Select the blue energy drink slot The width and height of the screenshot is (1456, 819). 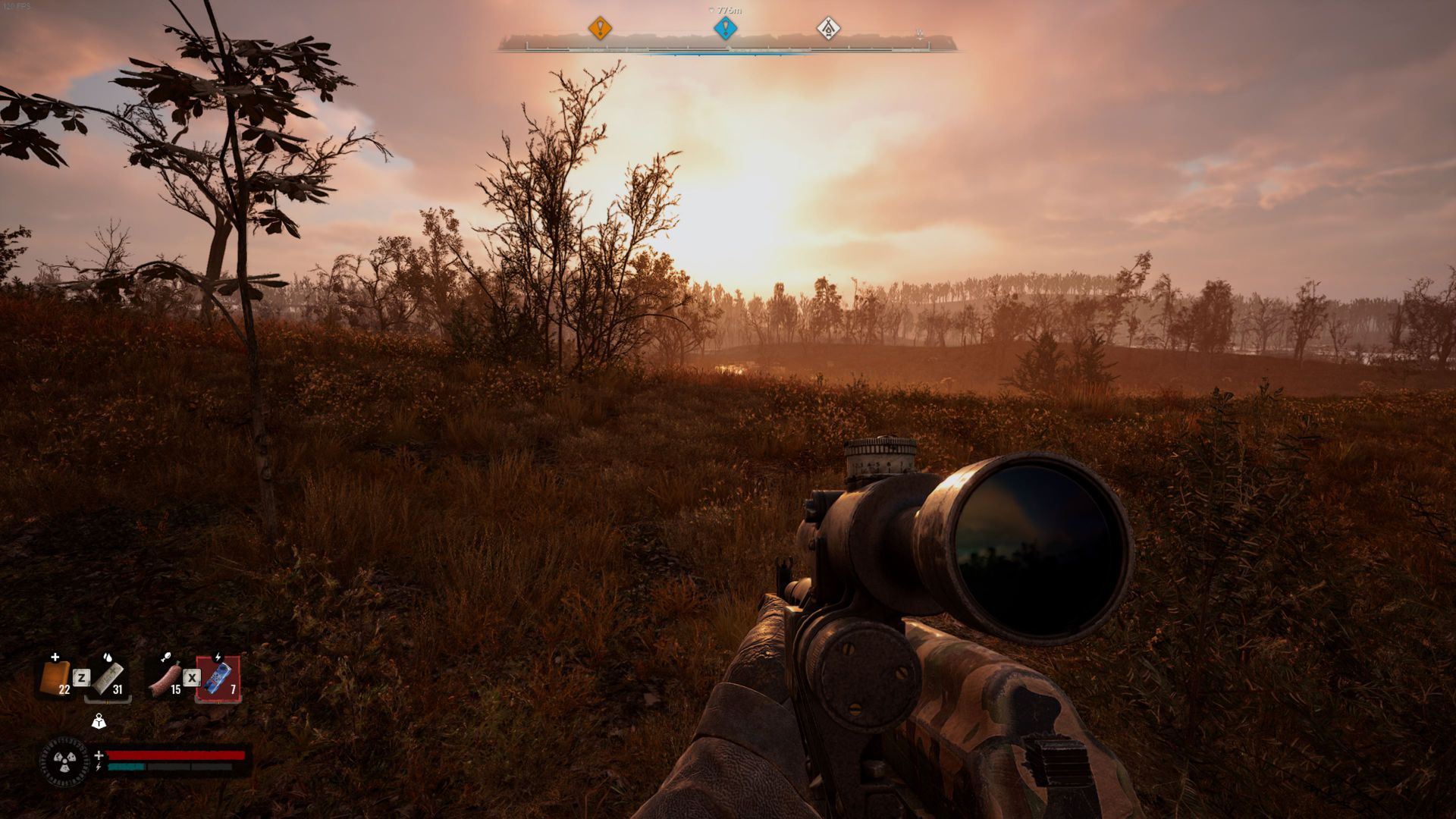coord(219,677)
